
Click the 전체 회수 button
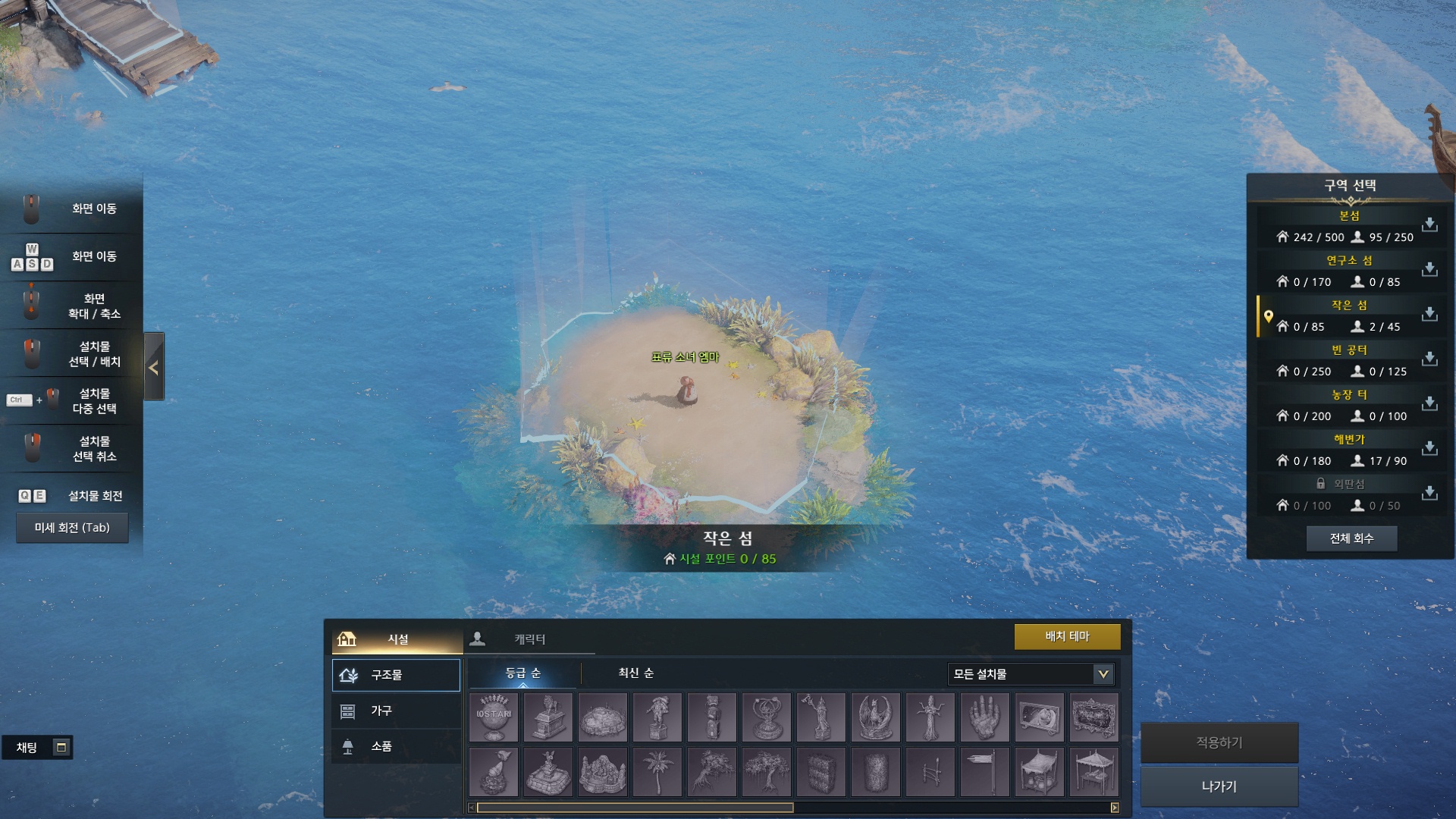point(1351,538)
